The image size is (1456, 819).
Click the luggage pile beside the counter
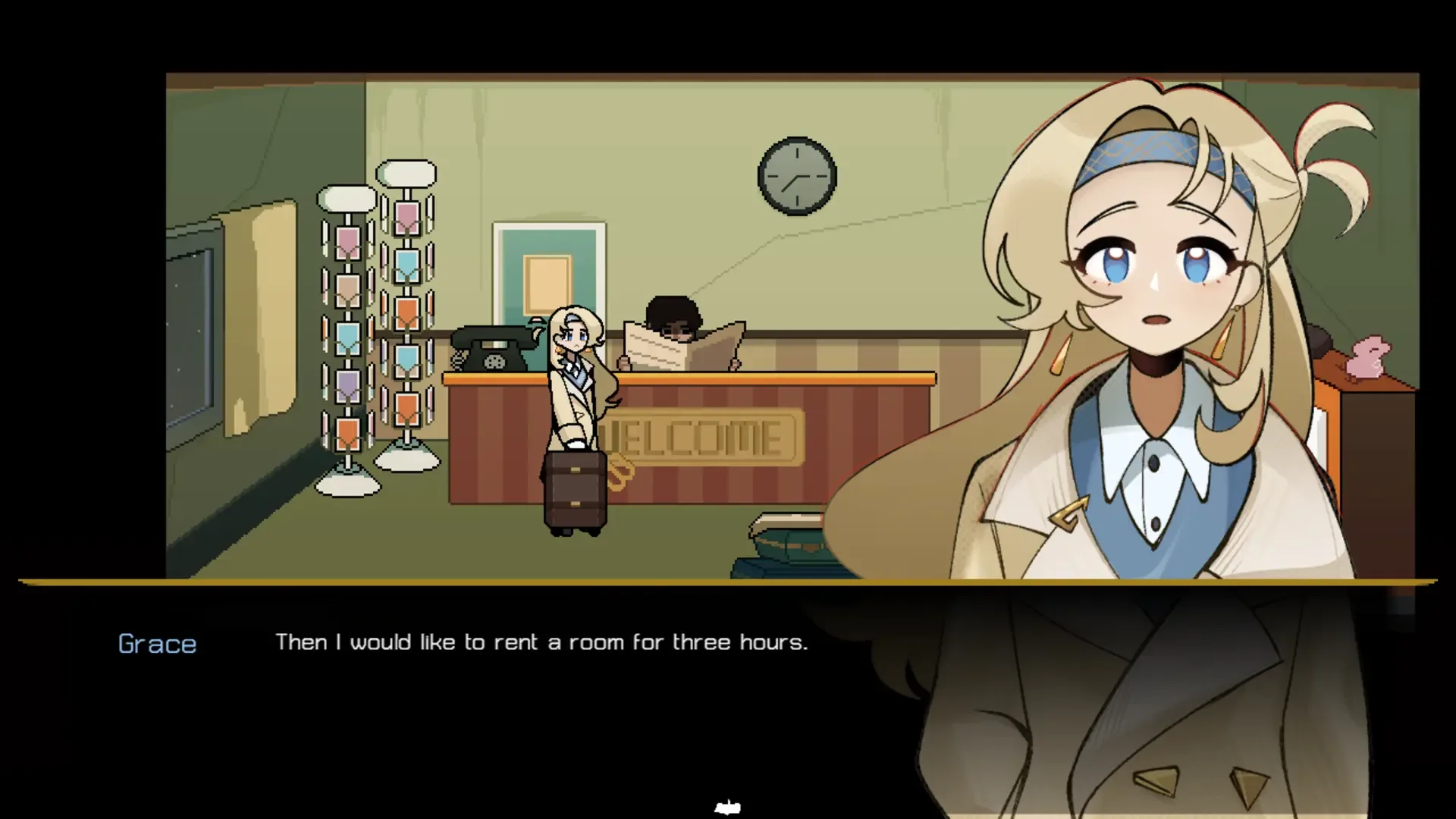click(x=789, y=546)
